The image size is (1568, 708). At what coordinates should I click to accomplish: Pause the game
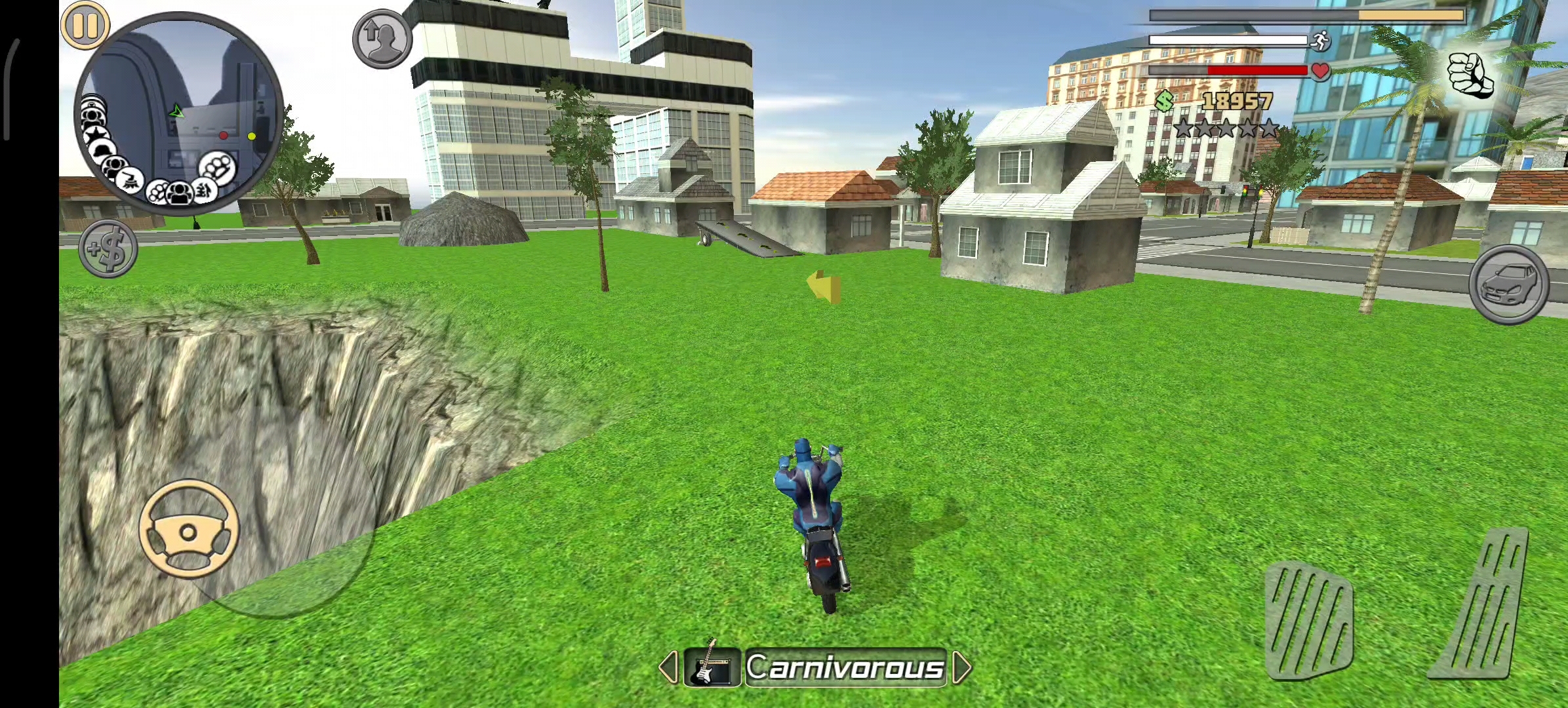pos(85,26)
